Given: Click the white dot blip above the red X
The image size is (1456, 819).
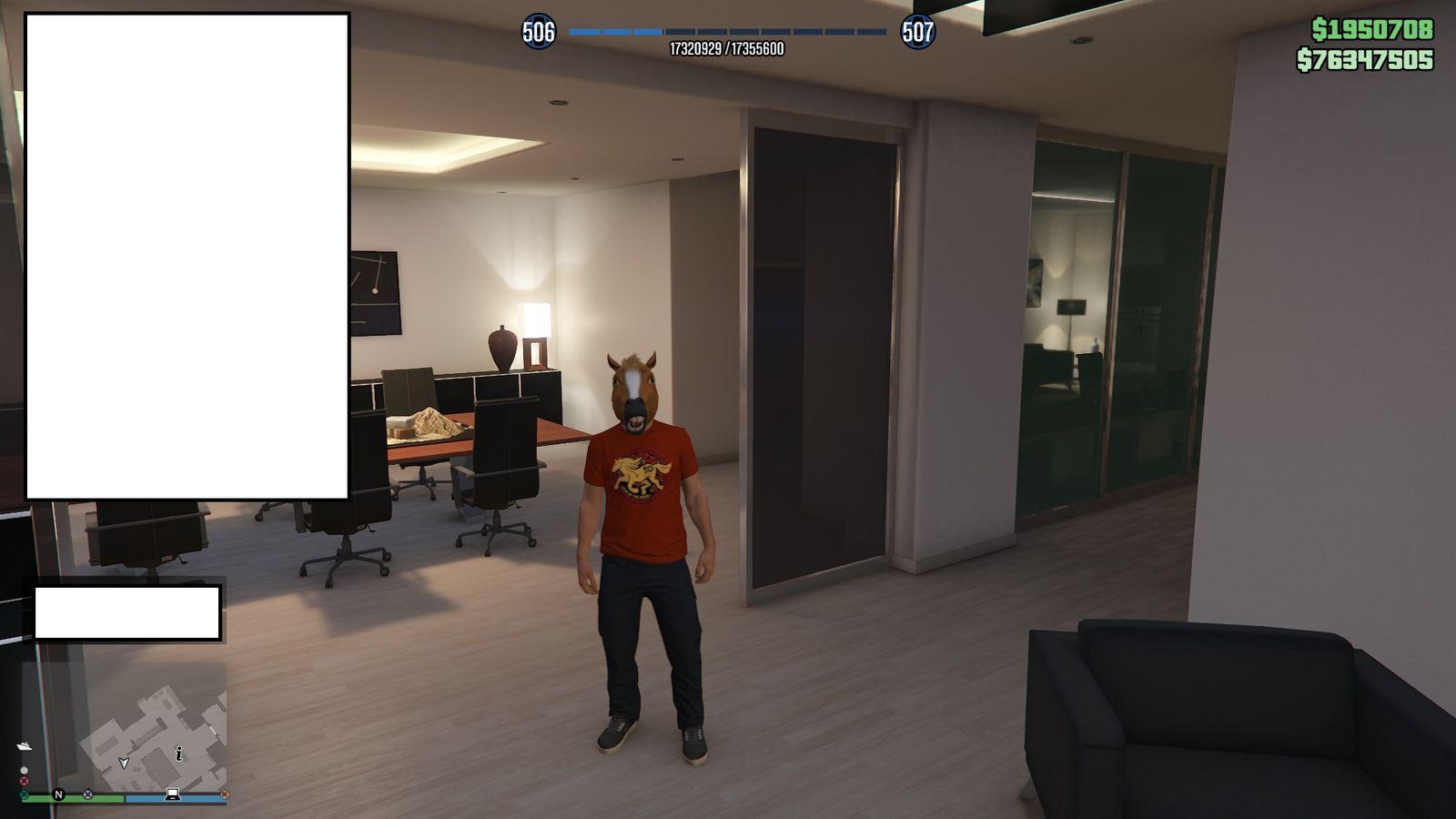Looking at the screenshot, I should 25,770.
